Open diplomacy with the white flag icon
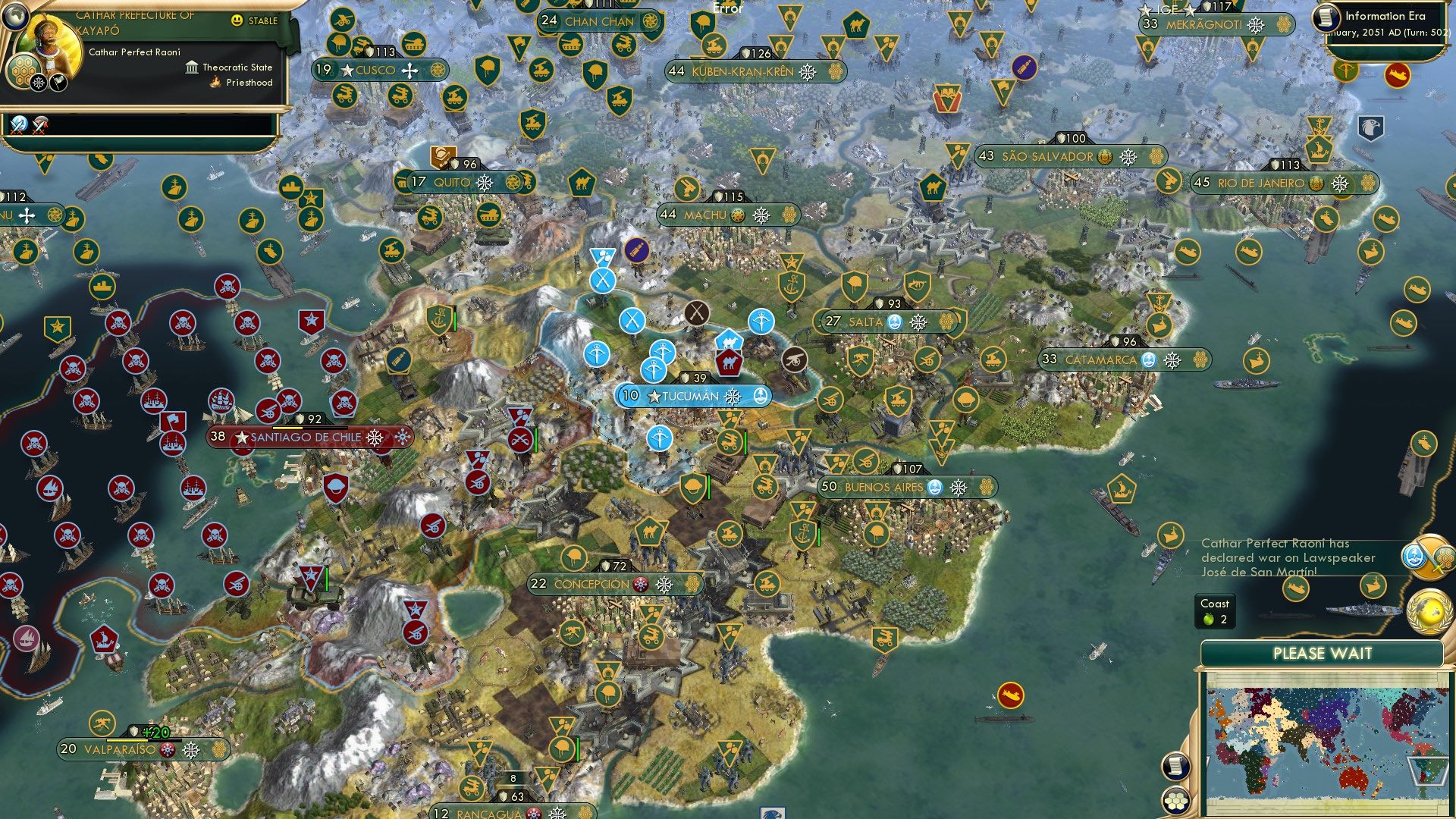This screenshot has width=1456, height=819. [x=58, y=83]
